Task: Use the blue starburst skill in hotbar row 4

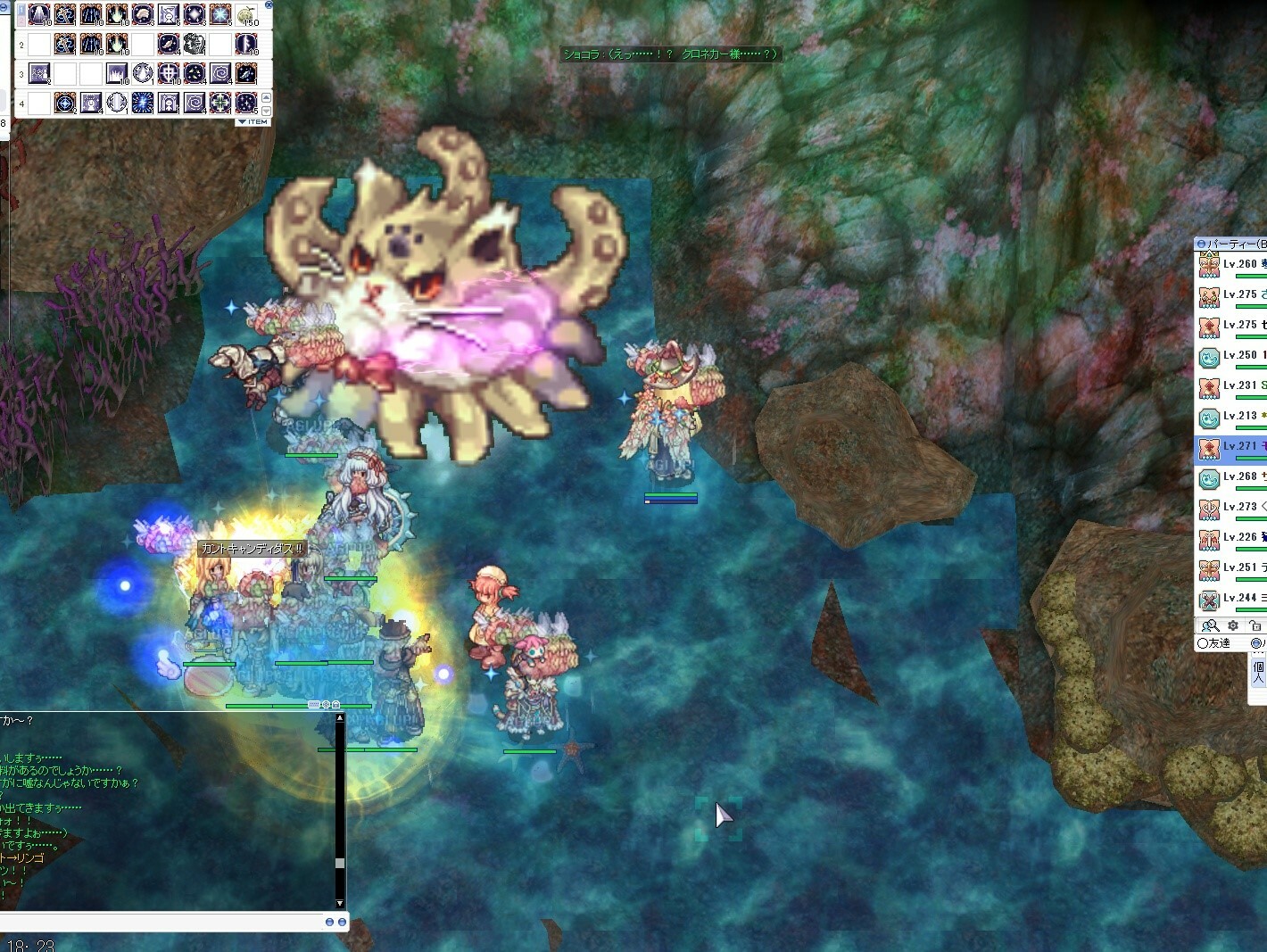Action: 143,103
